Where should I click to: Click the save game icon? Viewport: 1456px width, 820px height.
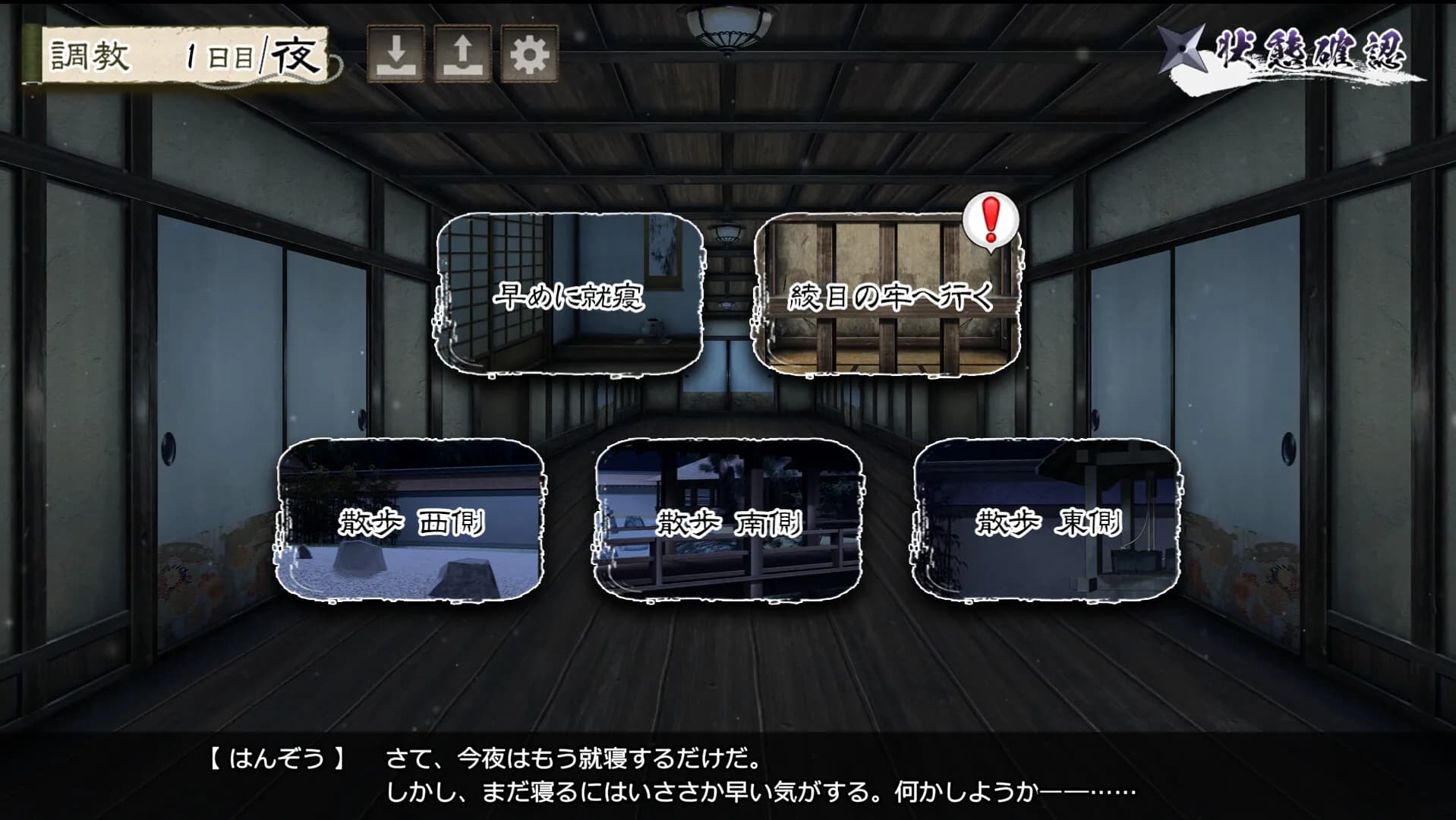[x=396, y=53]
